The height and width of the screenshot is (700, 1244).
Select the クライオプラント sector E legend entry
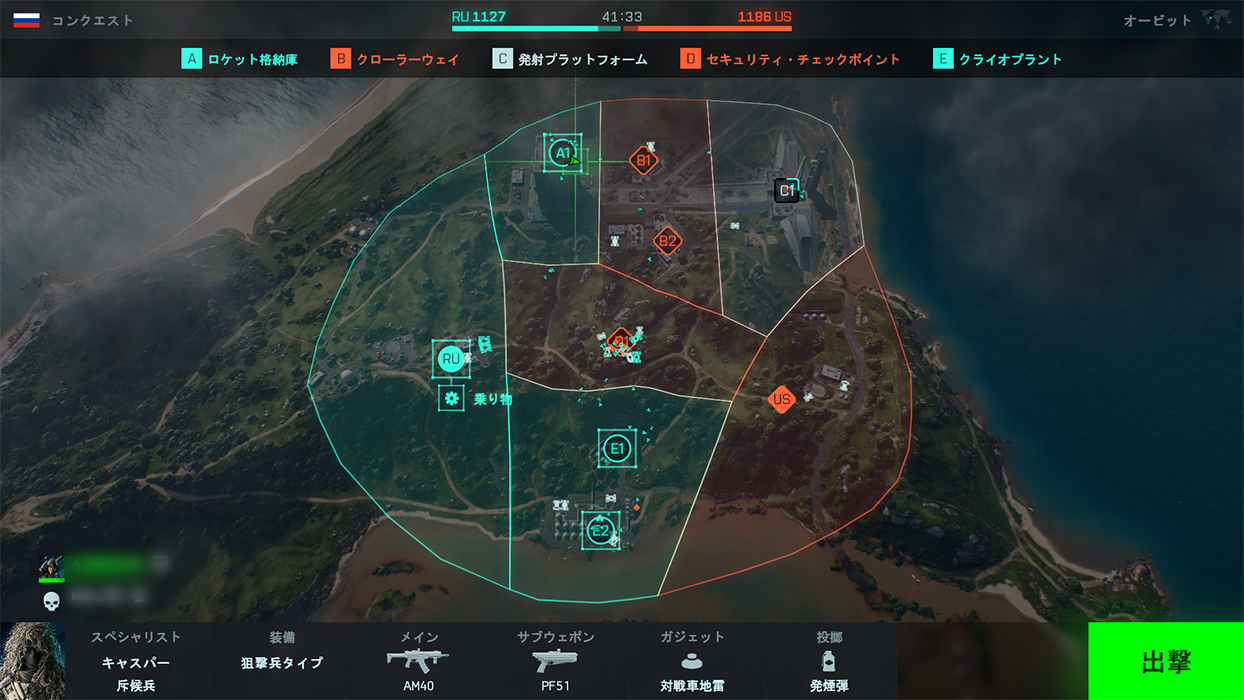click(997, 59)
